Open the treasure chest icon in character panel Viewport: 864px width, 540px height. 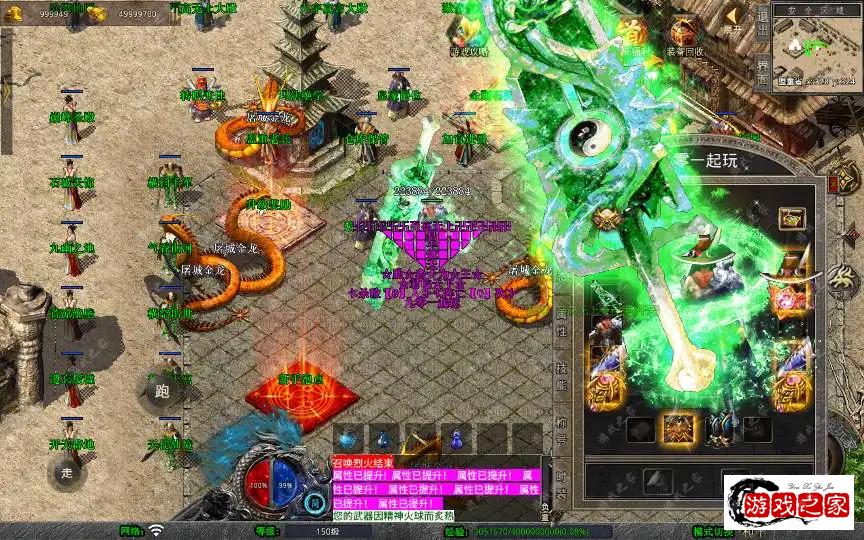792,217
